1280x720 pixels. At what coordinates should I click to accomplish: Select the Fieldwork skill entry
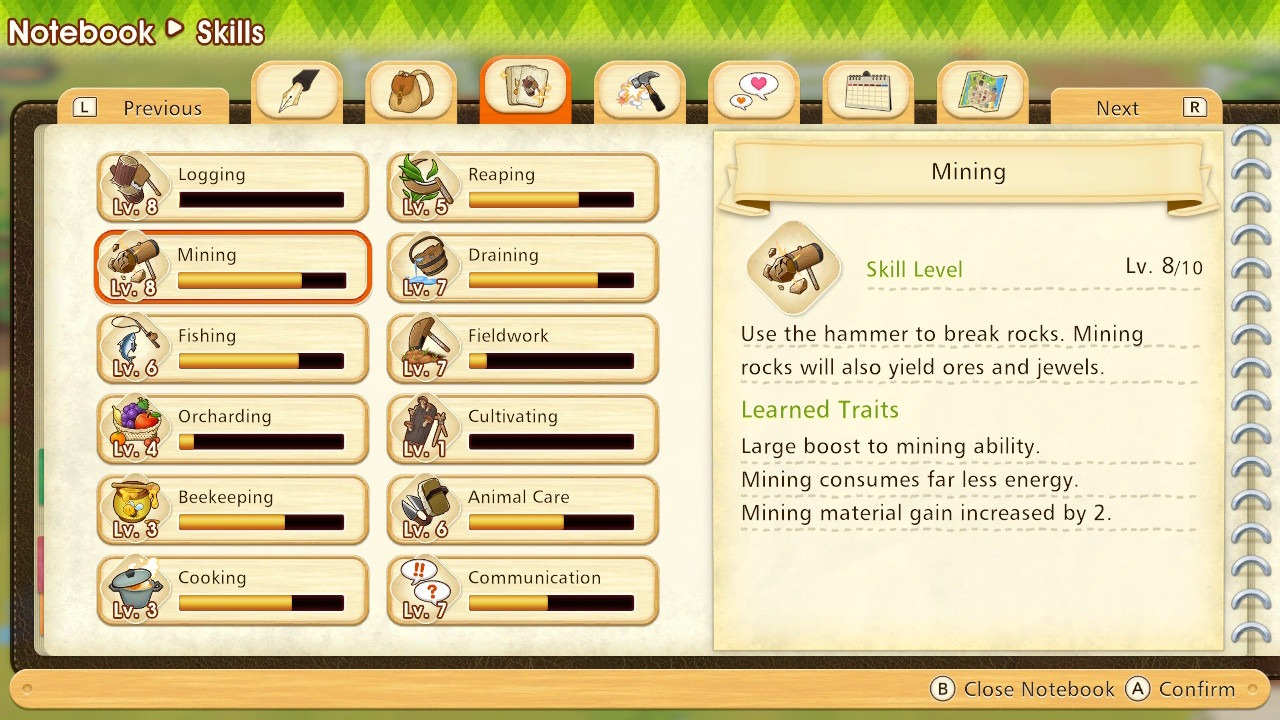pos(523,349)
